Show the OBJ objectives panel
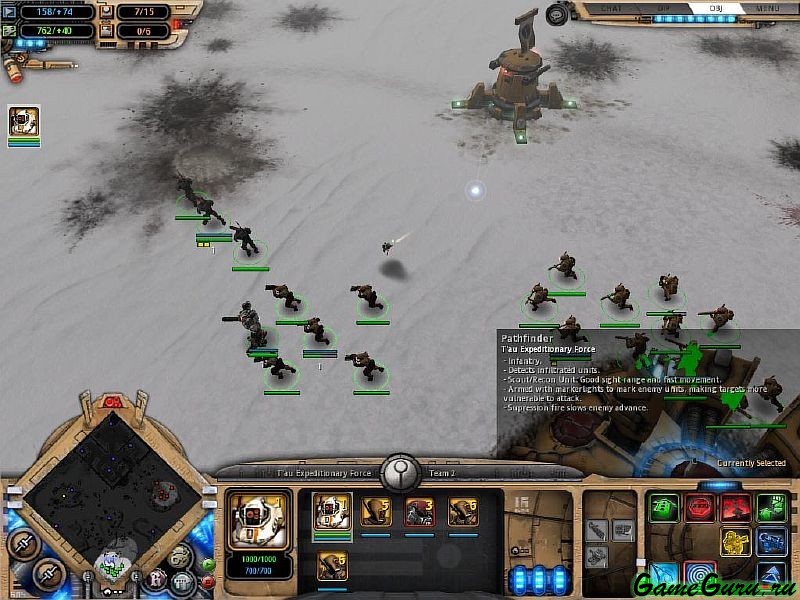800x600 pixels. tap(716, 9)
